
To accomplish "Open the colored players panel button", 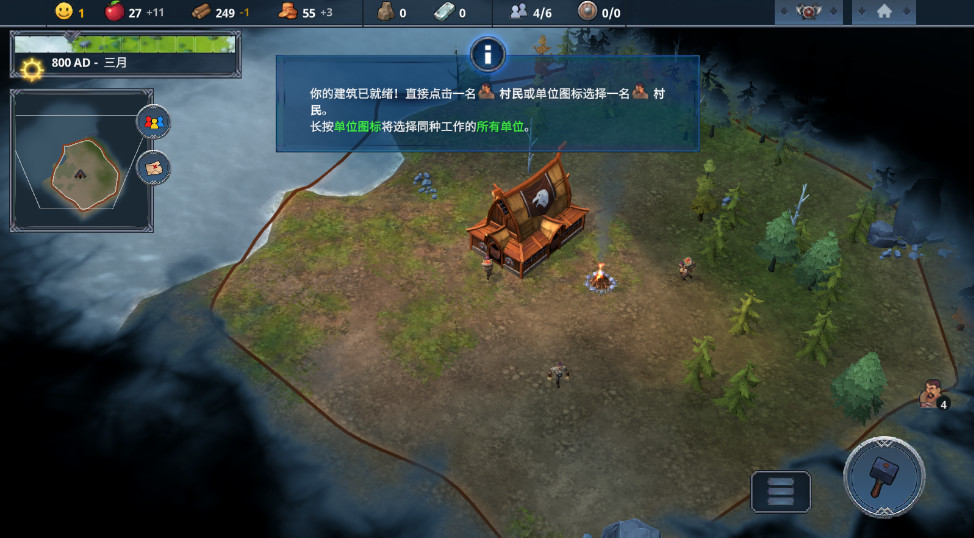I will pyautogui.click(x=153, y=122).
